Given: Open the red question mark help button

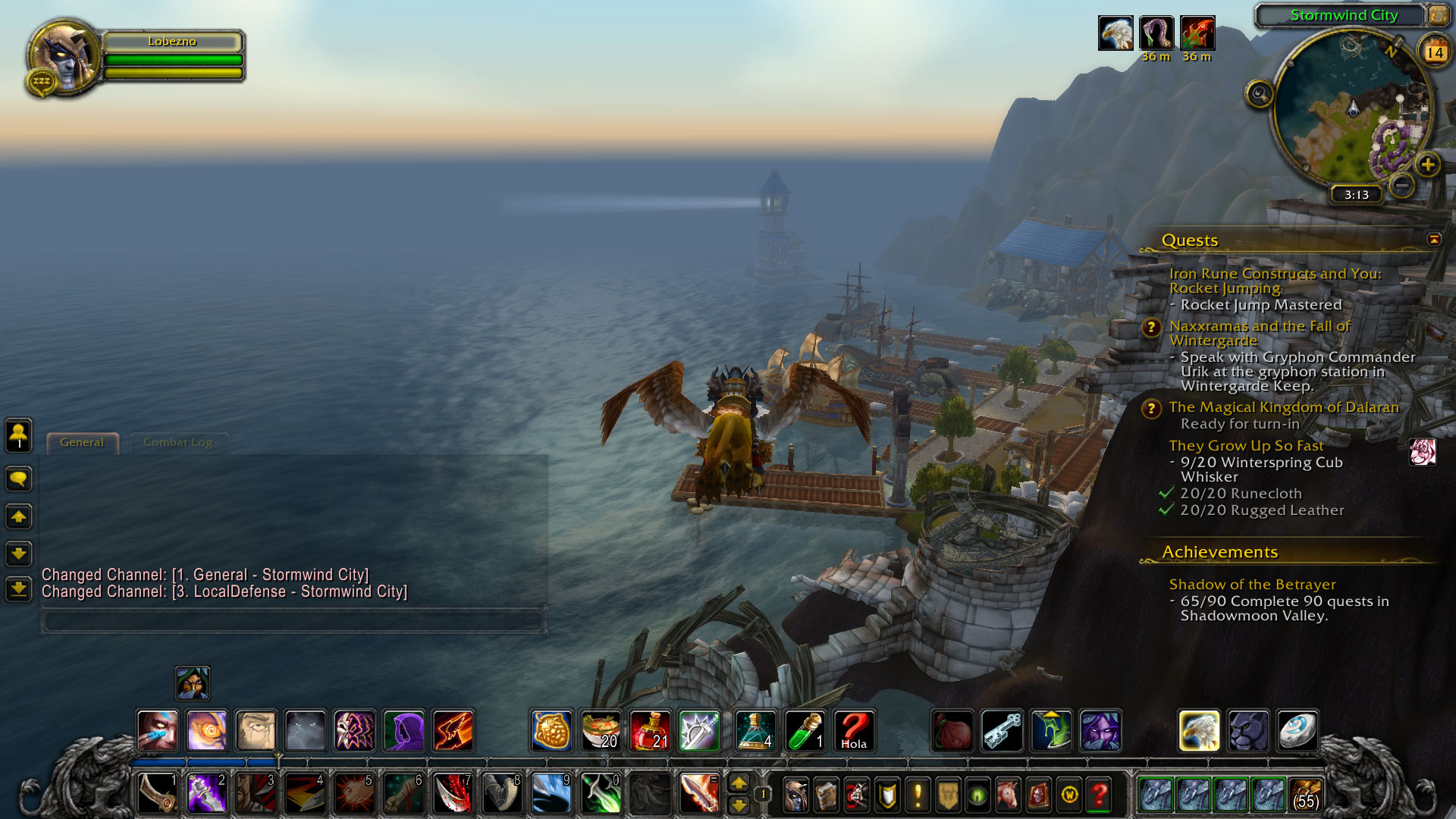Looking at the screenshot, I should [1099, 795].
